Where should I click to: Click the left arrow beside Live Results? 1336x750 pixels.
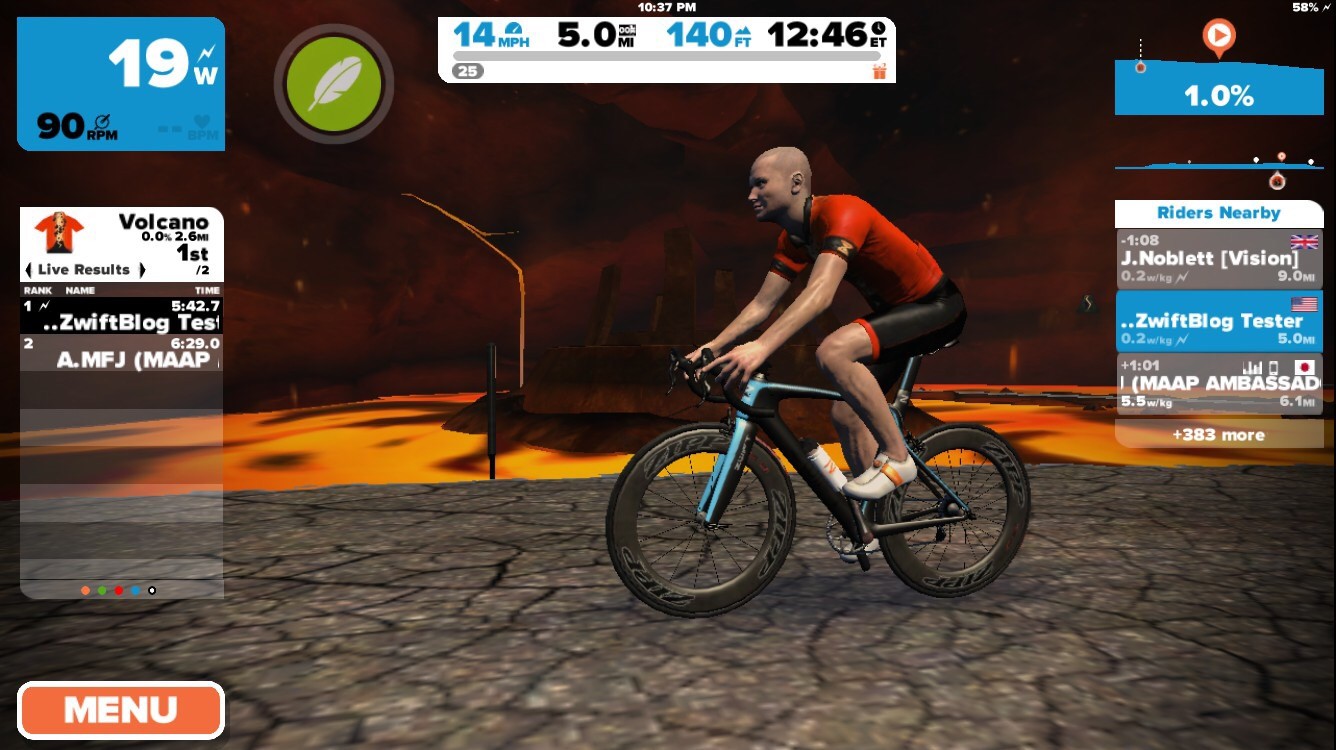tap(29, 270)
